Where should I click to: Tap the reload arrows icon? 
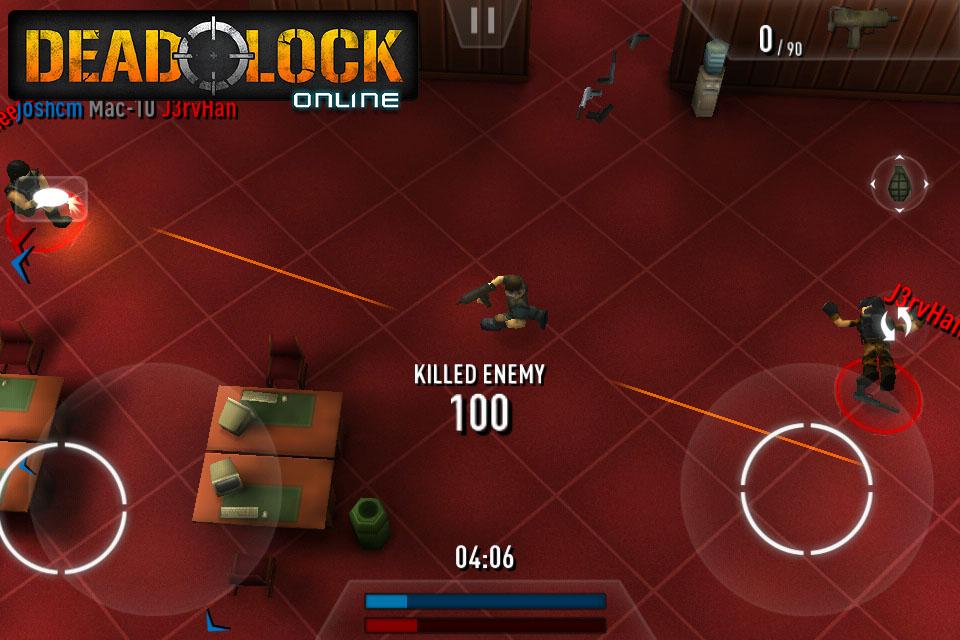(900, 321)
